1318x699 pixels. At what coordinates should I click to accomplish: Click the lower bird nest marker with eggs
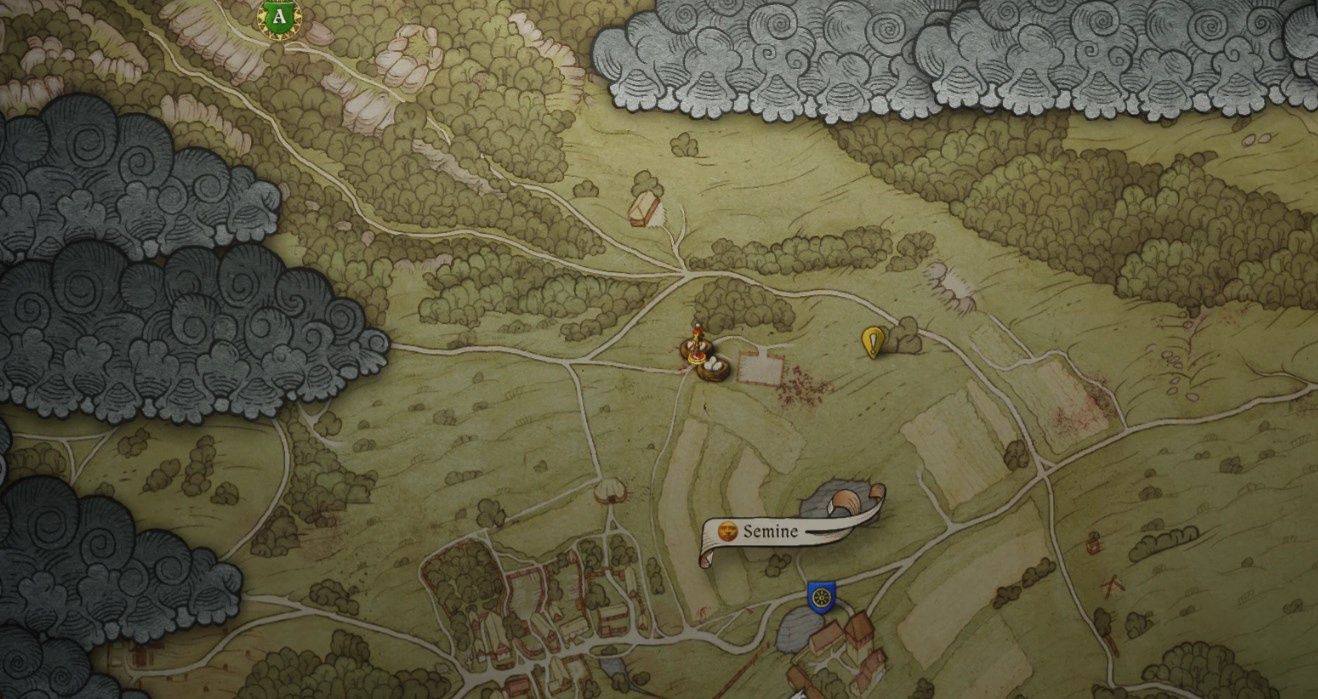click(716, 366)
